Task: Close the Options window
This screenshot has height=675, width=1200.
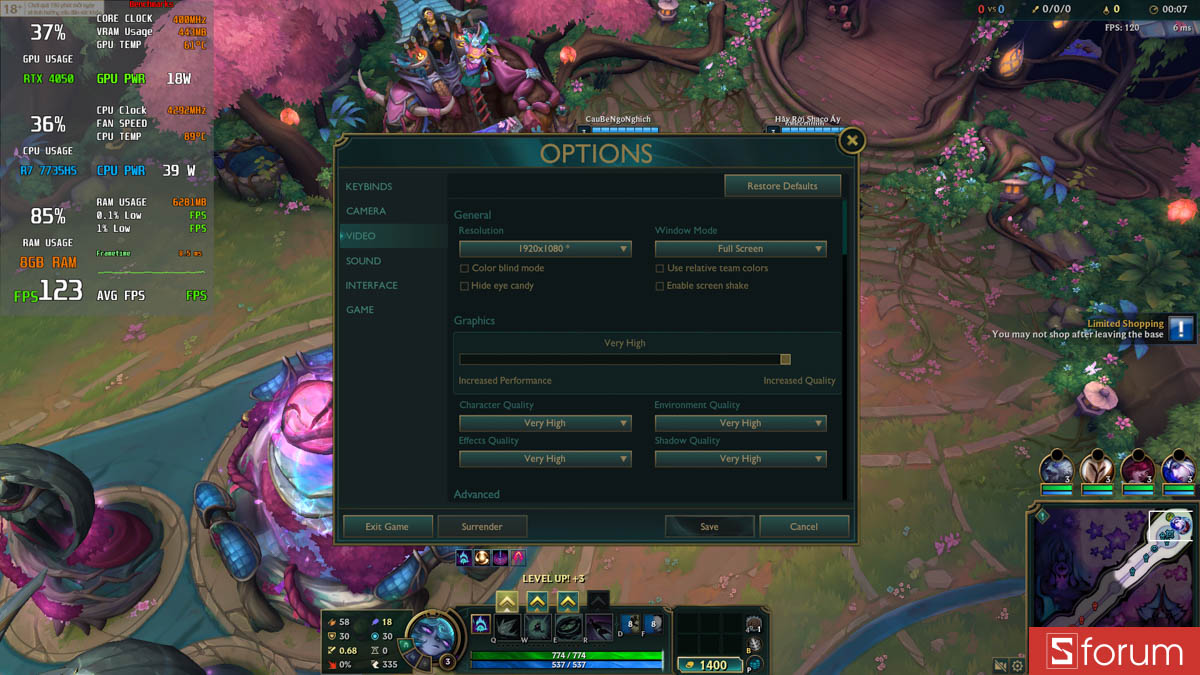Action: 851,141
